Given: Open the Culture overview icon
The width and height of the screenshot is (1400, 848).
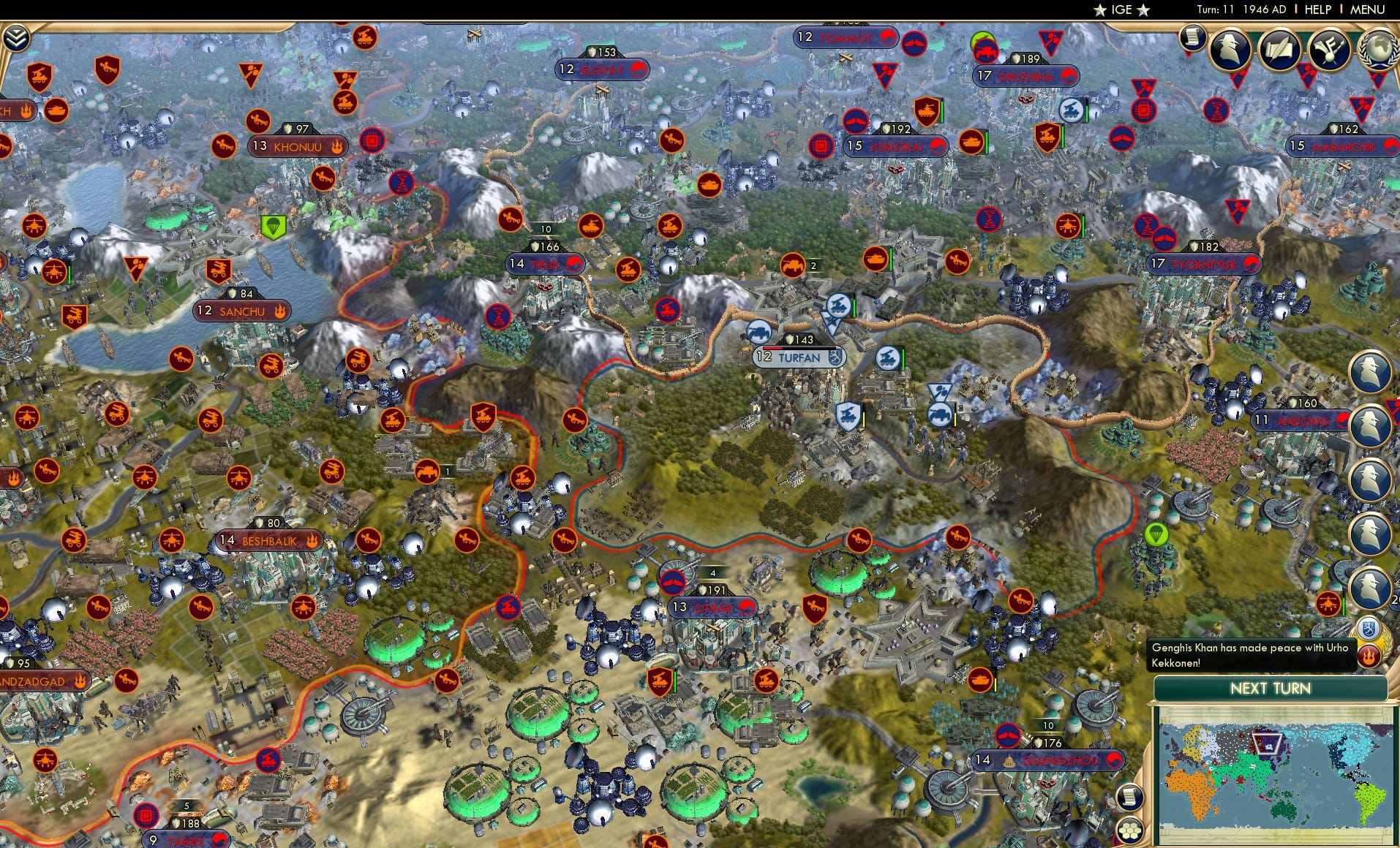Looking at the screenshot, I should click(1328, 48).
